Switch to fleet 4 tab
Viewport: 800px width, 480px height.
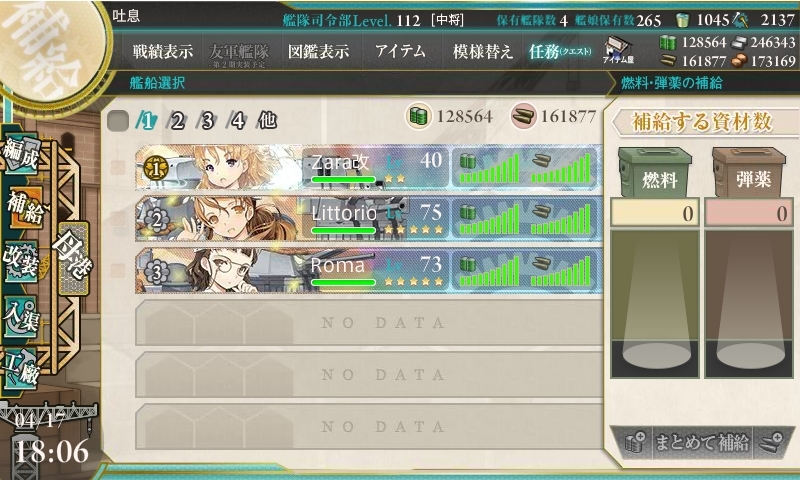point(238,121)
